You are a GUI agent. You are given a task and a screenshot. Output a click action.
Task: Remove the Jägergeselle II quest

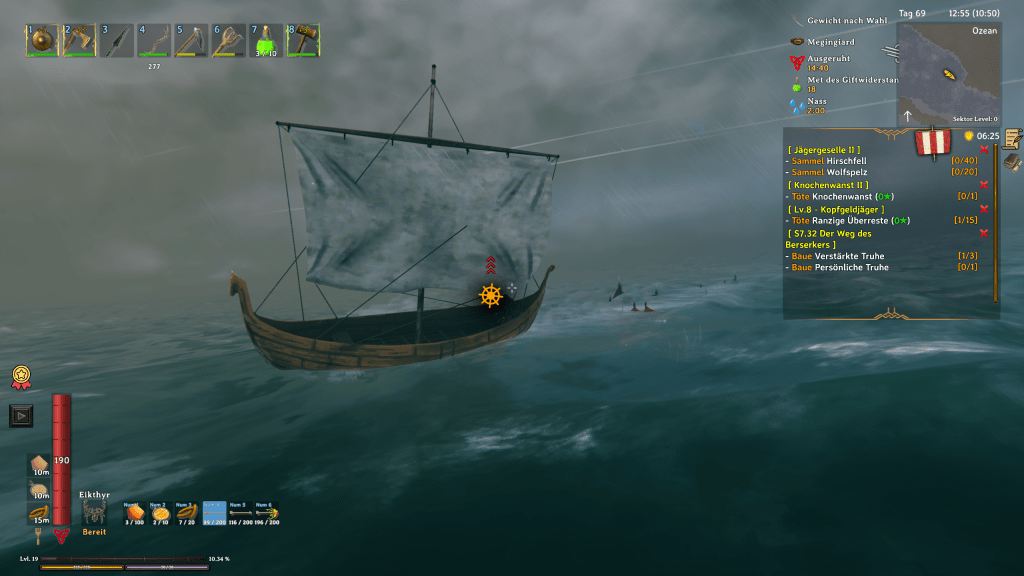(985, 149)
